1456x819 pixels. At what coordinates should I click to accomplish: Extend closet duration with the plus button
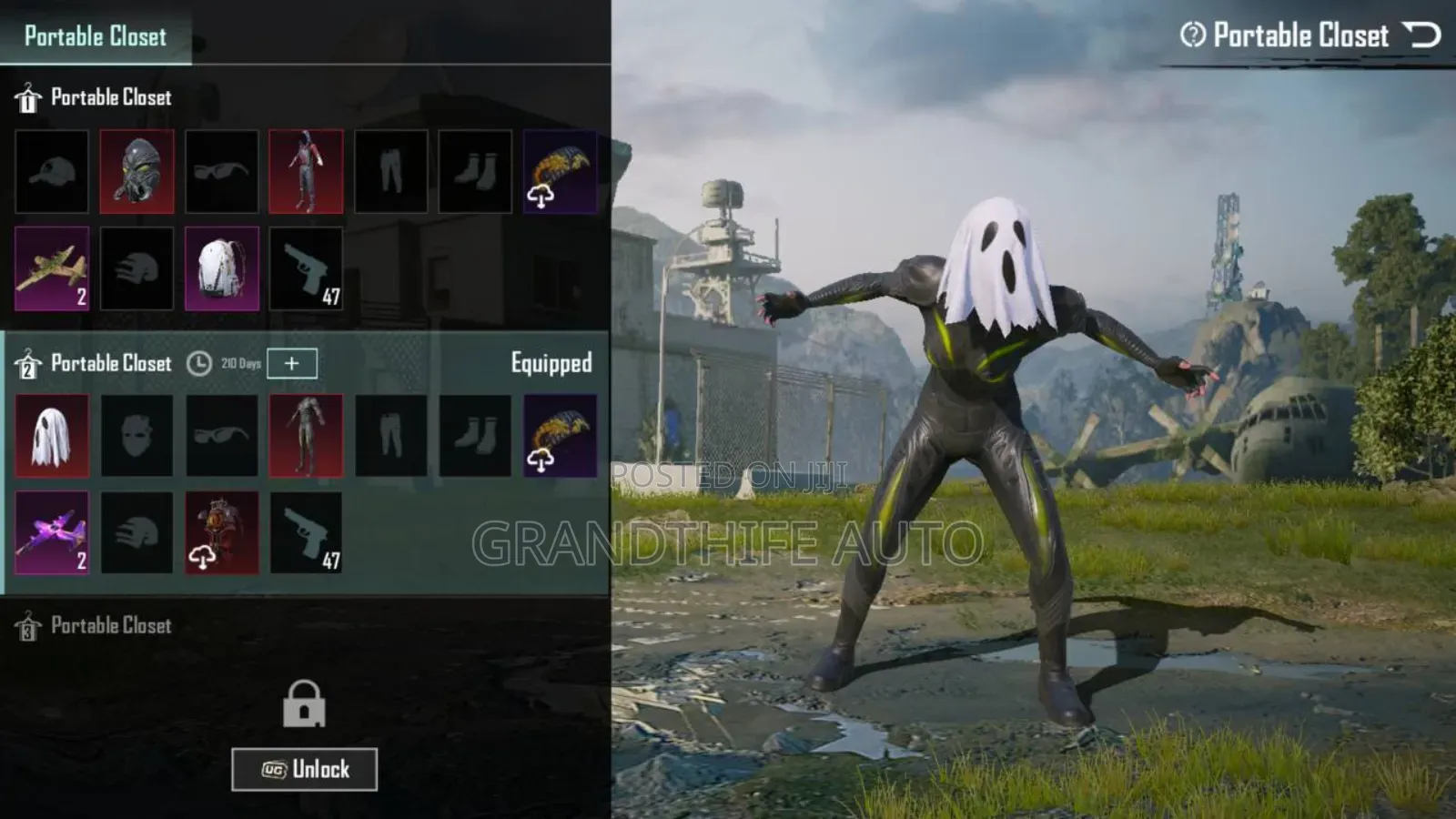[x=291, y=363]
